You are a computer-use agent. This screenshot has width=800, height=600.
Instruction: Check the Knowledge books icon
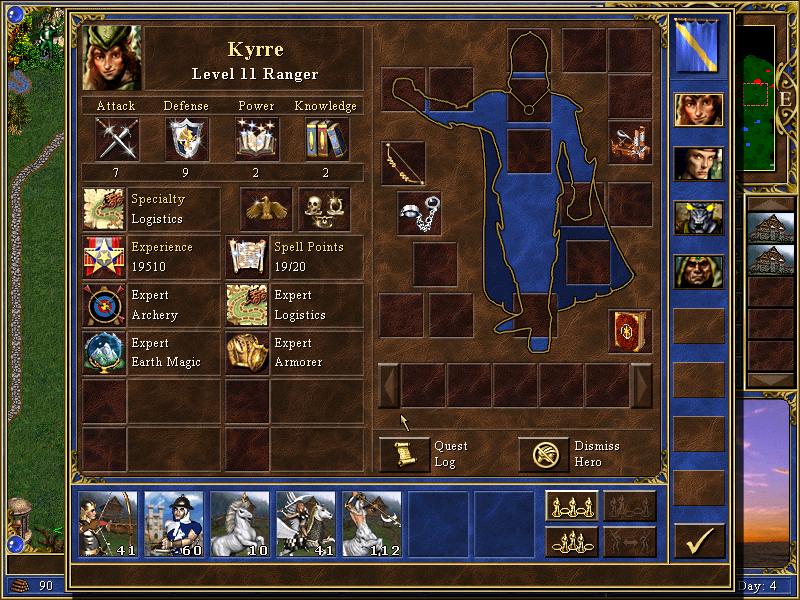pos(327,138)
